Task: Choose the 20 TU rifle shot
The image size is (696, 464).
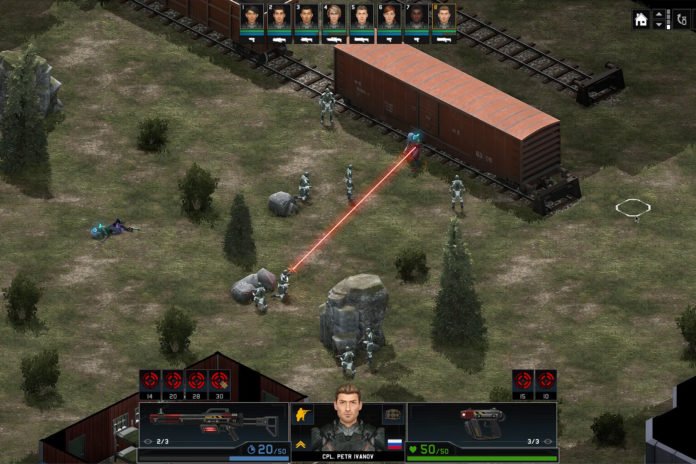Action: tap(173, 381)
